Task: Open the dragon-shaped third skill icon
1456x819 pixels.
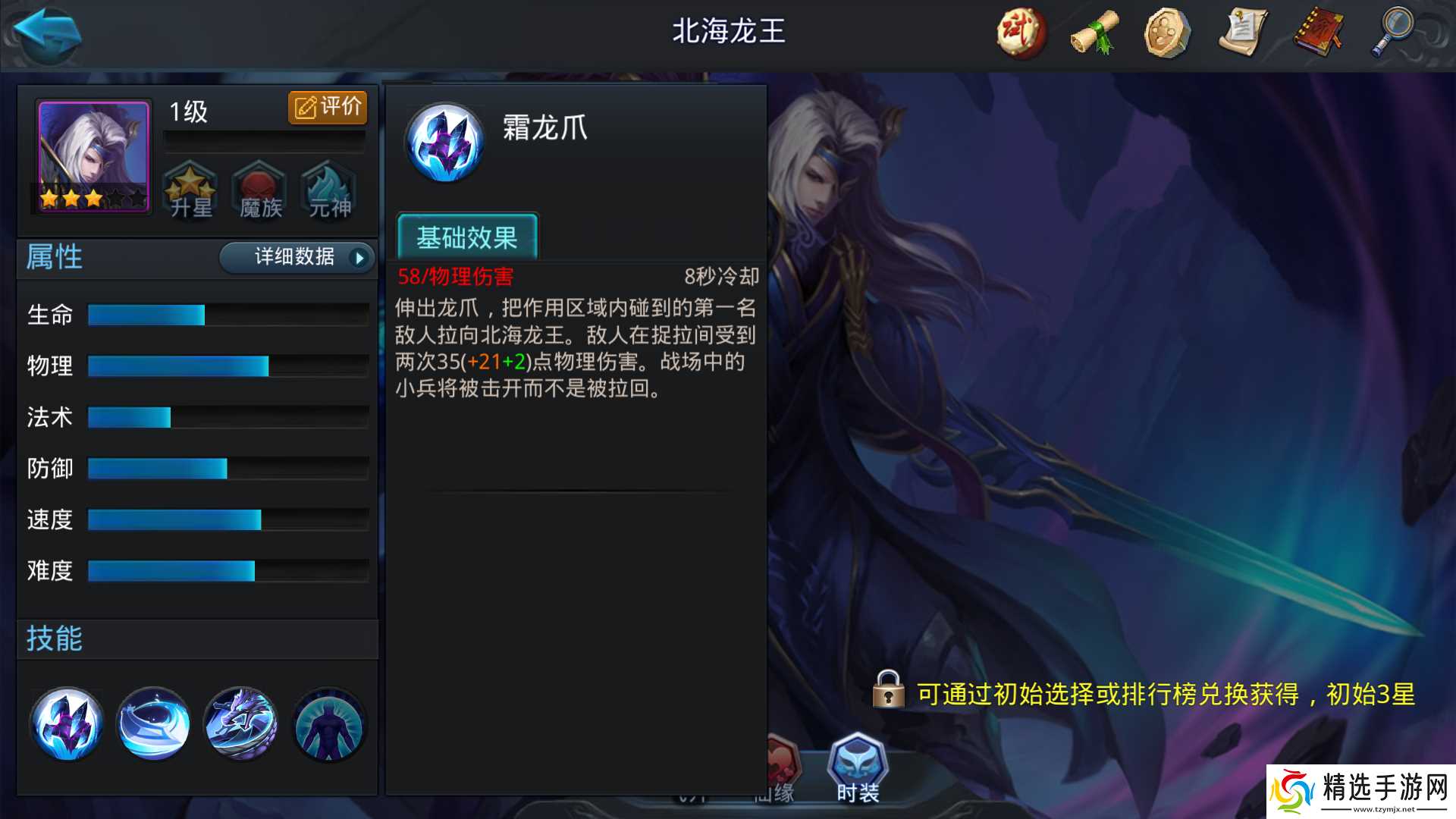Action: tap(241, 724)
